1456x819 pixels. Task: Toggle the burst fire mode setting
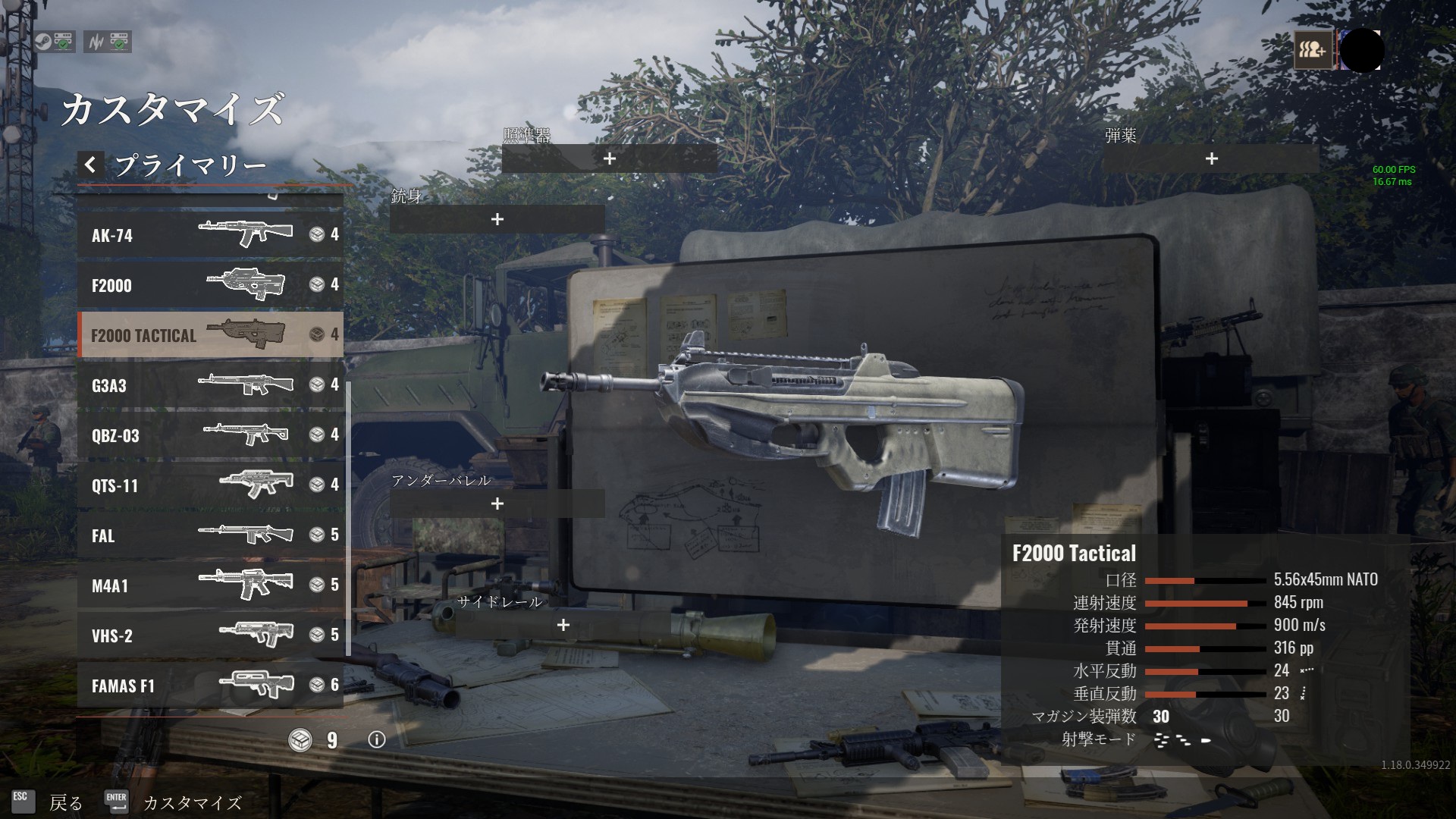pyautogui.click(x=1183, y=741)
